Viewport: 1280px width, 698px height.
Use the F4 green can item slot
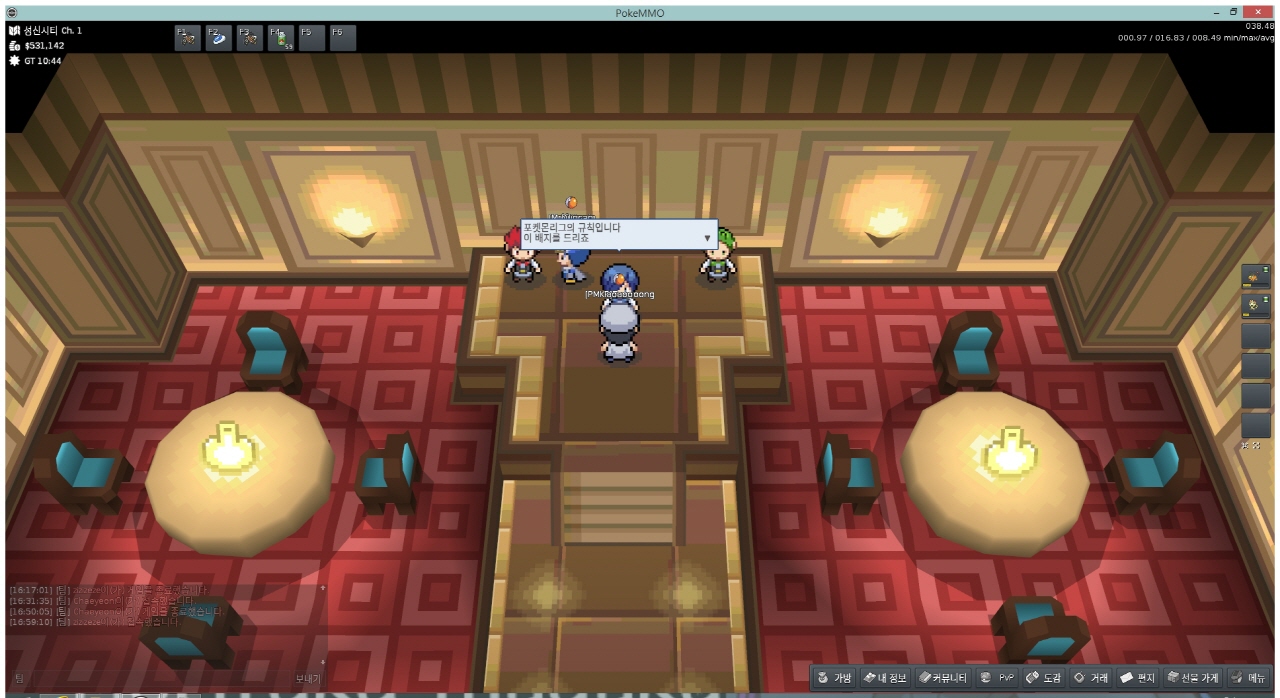[x=281, y=38]
